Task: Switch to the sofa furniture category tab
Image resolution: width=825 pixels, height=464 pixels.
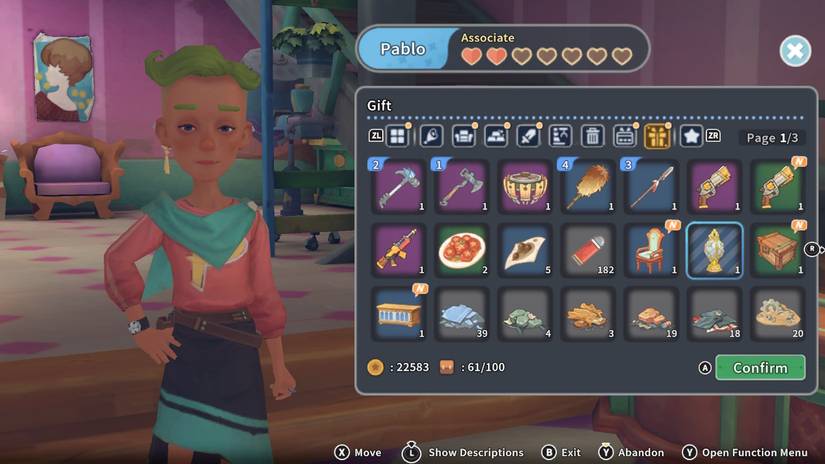Action: click(463, 136)
